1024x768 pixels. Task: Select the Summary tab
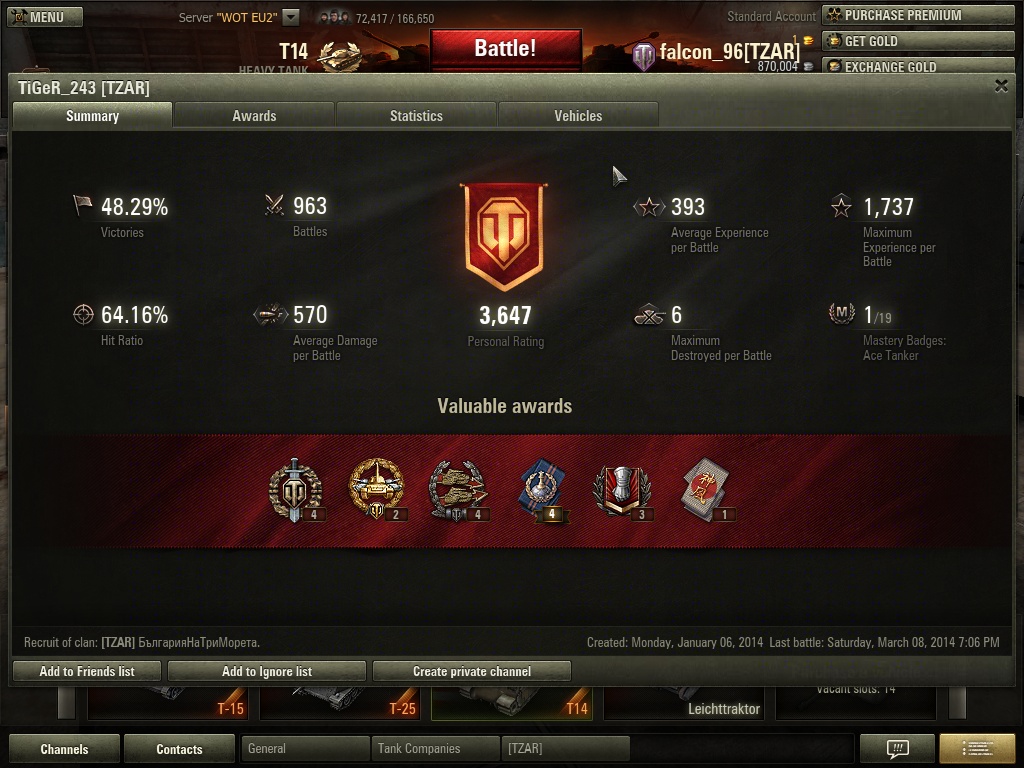[x=92, y=116]
